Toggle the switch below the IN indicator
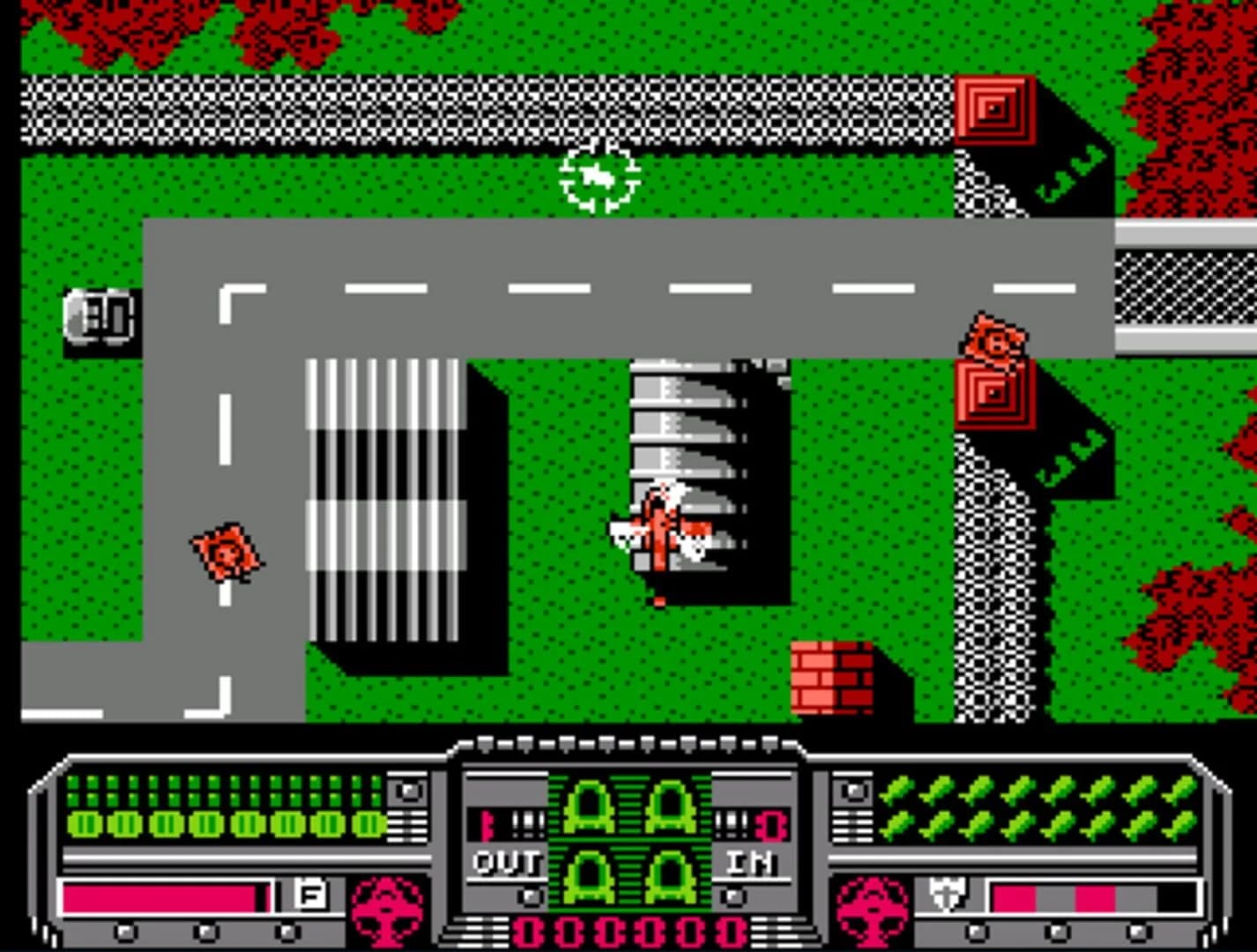 732,897
